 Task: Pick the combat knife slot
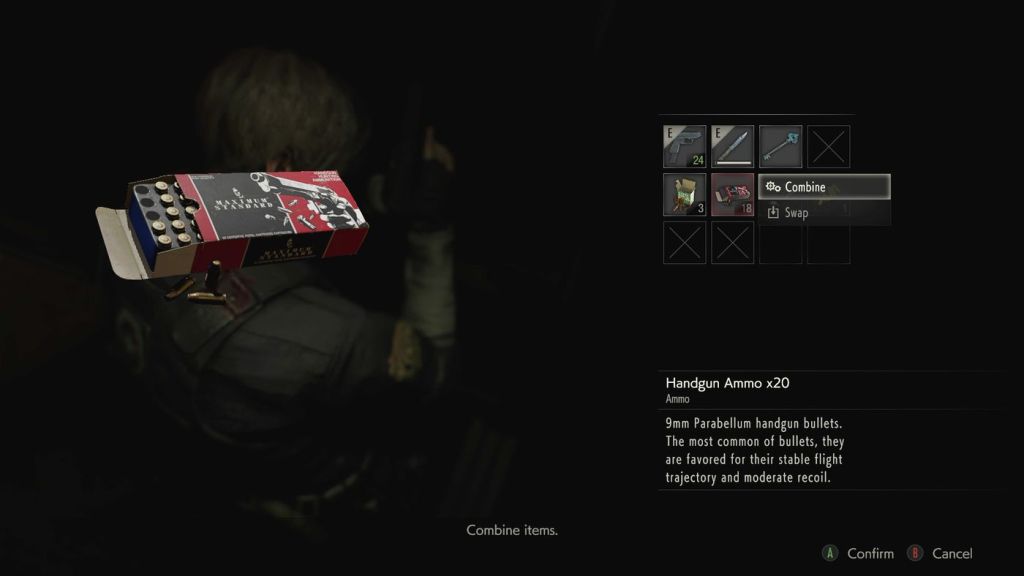[732, 146]
